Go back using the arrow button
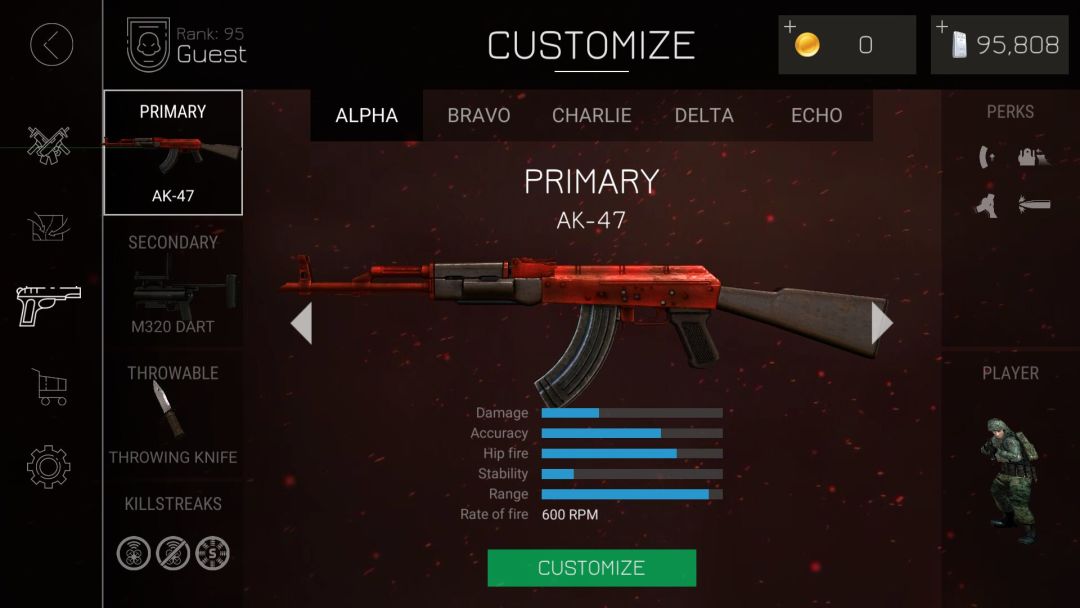 click(x=51, y=45)
